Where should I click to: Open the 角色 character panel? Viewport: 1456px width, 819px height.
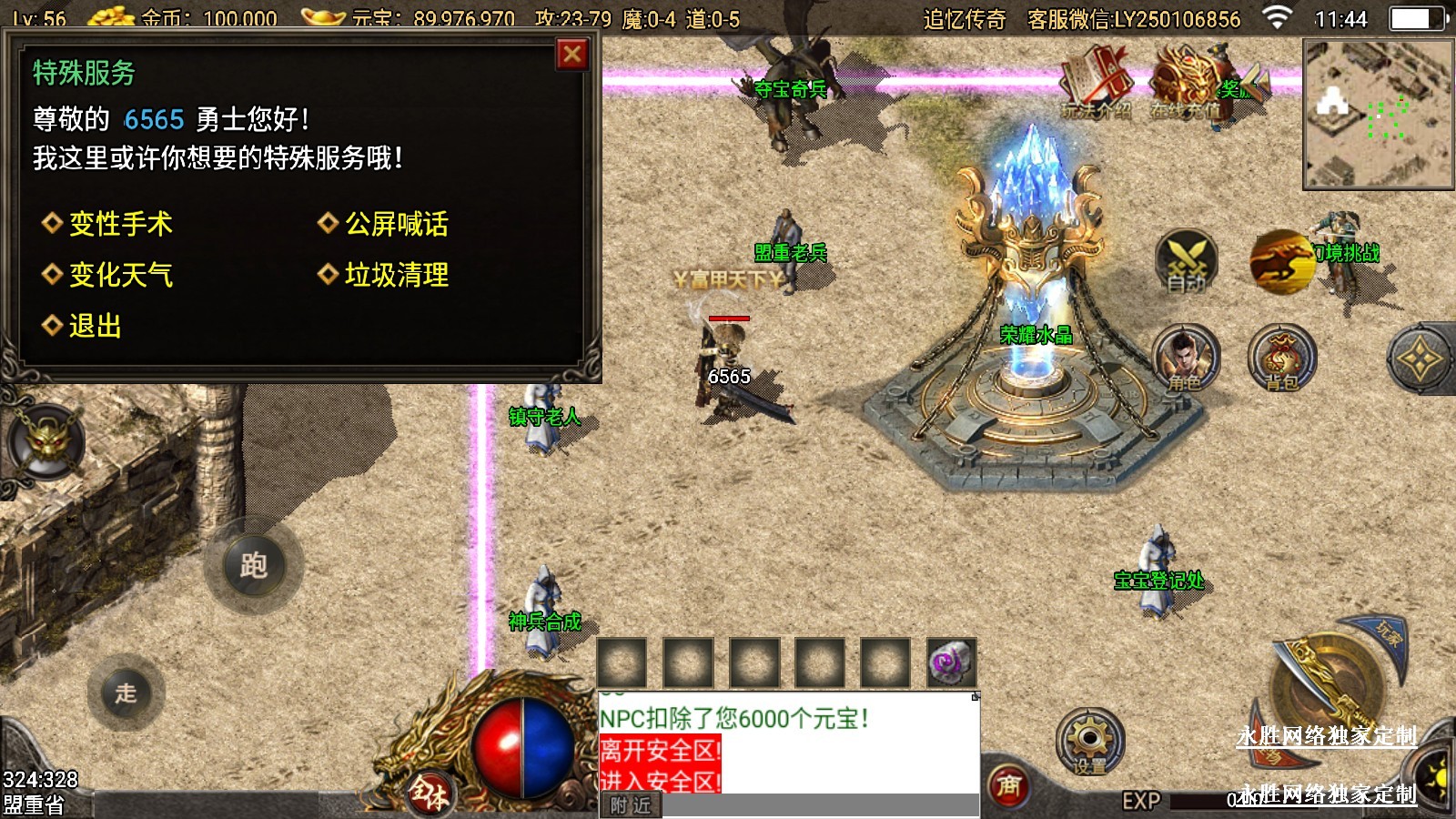pos(1186,358)
